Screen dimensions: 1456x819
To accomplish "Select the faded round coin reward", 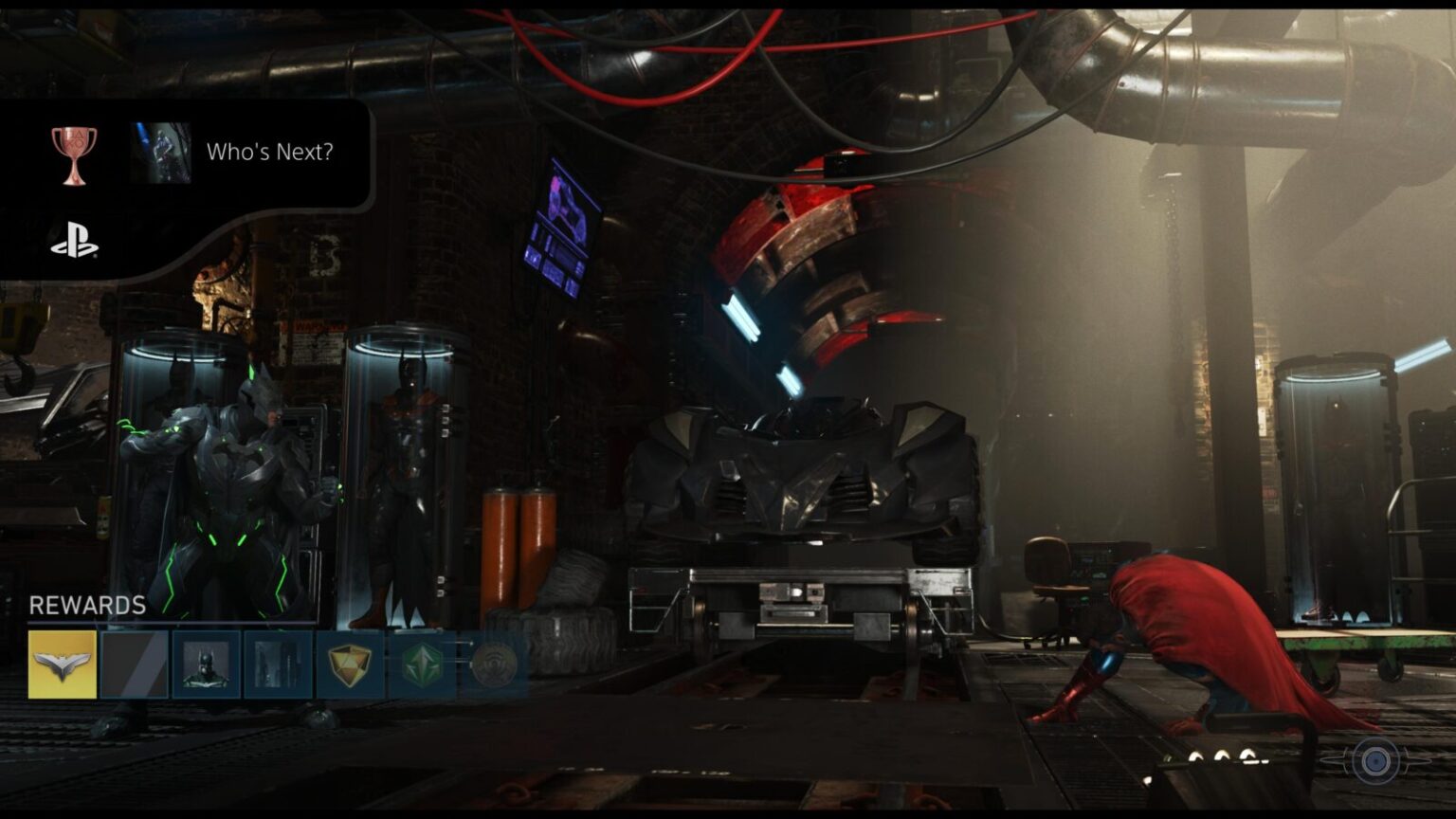I will tap(493, 664).
